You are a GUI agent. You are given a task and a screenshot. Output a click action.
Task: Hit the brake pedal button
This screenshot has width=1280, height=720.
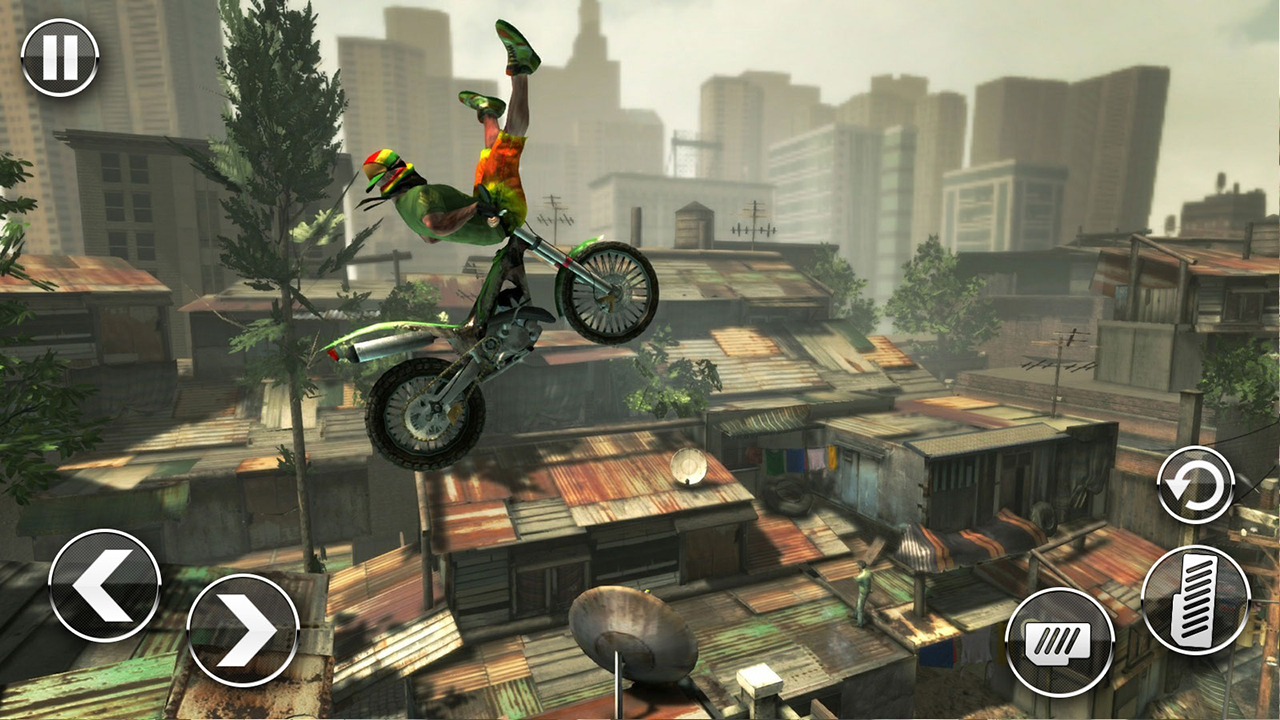click(x=1060, y=641)
